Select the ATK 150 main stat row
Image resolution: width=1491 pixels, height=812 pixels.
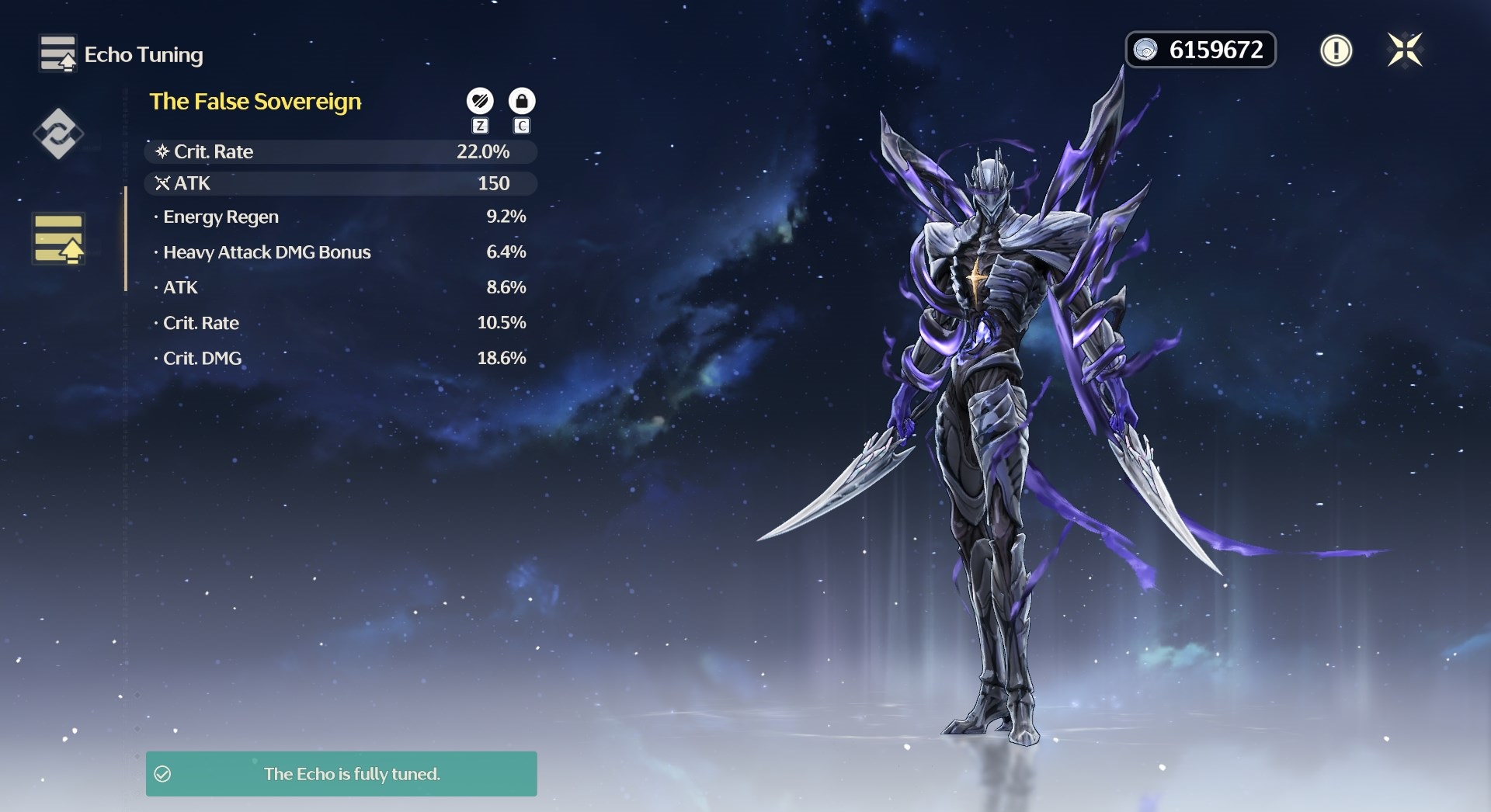point(340,183)
